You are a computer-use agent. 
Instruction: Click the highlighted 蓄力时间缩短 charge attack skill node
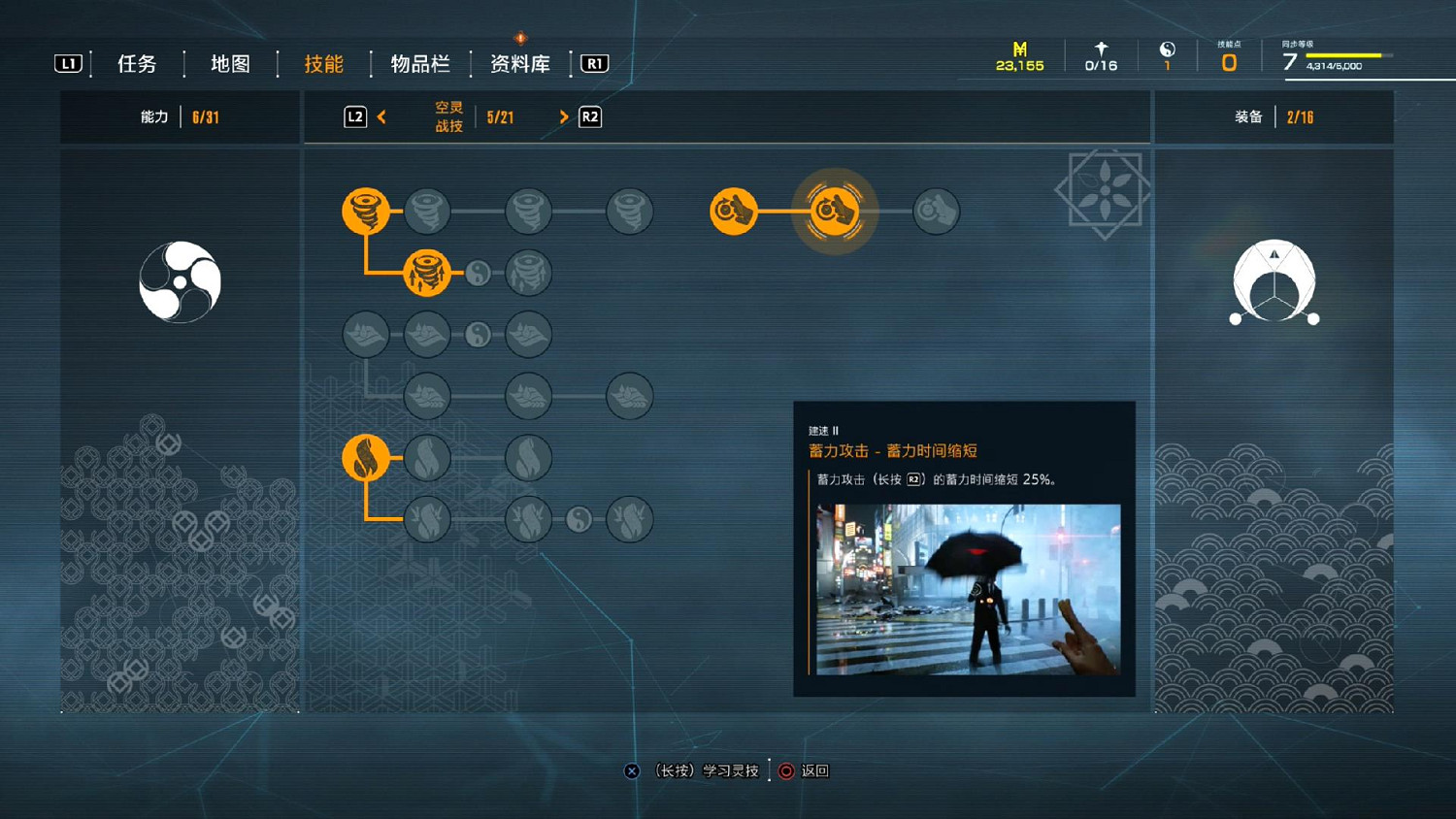(x=835, y=212)
